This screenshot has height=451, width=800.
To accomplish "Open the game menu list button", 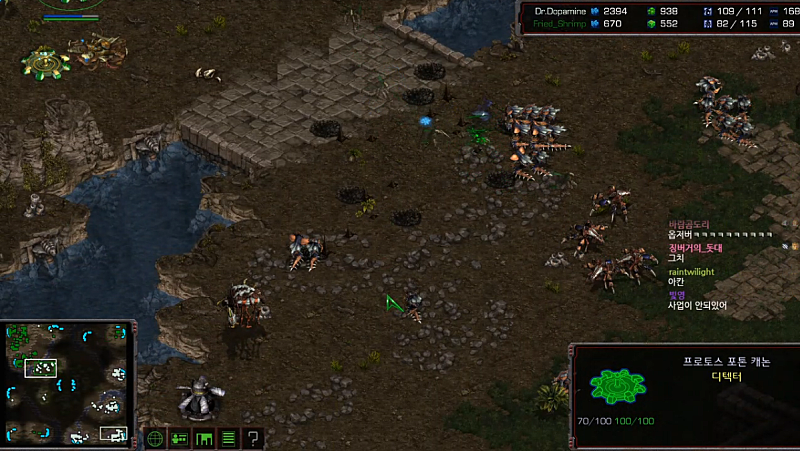I will pos(228,438).
